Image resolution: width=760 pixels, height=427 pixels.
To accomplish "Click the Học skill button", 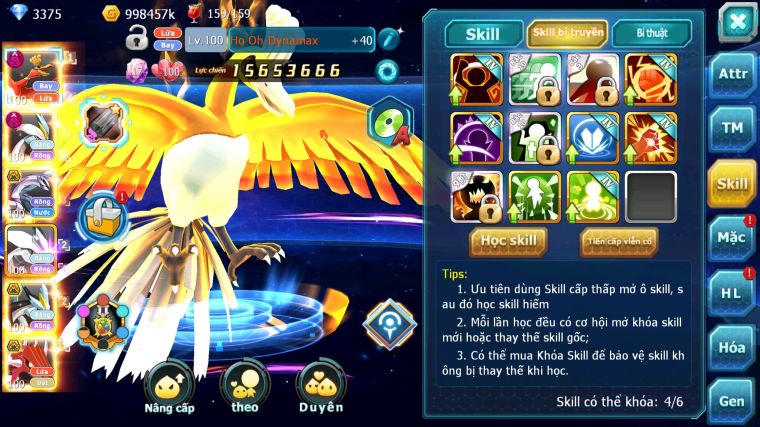I will click(509, 241).
